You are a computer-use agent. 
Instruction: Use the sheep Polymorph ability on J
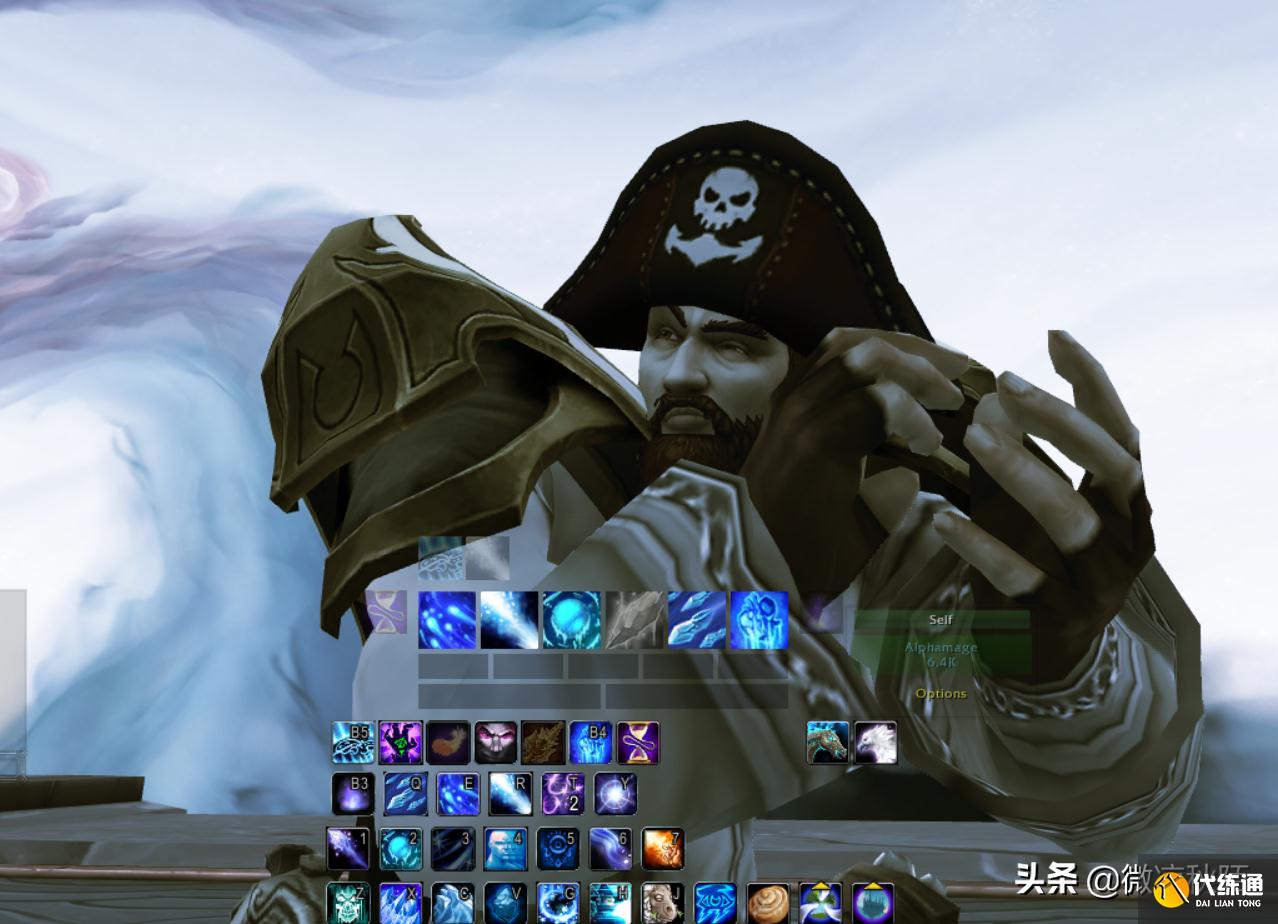click(x=662, y=903)
